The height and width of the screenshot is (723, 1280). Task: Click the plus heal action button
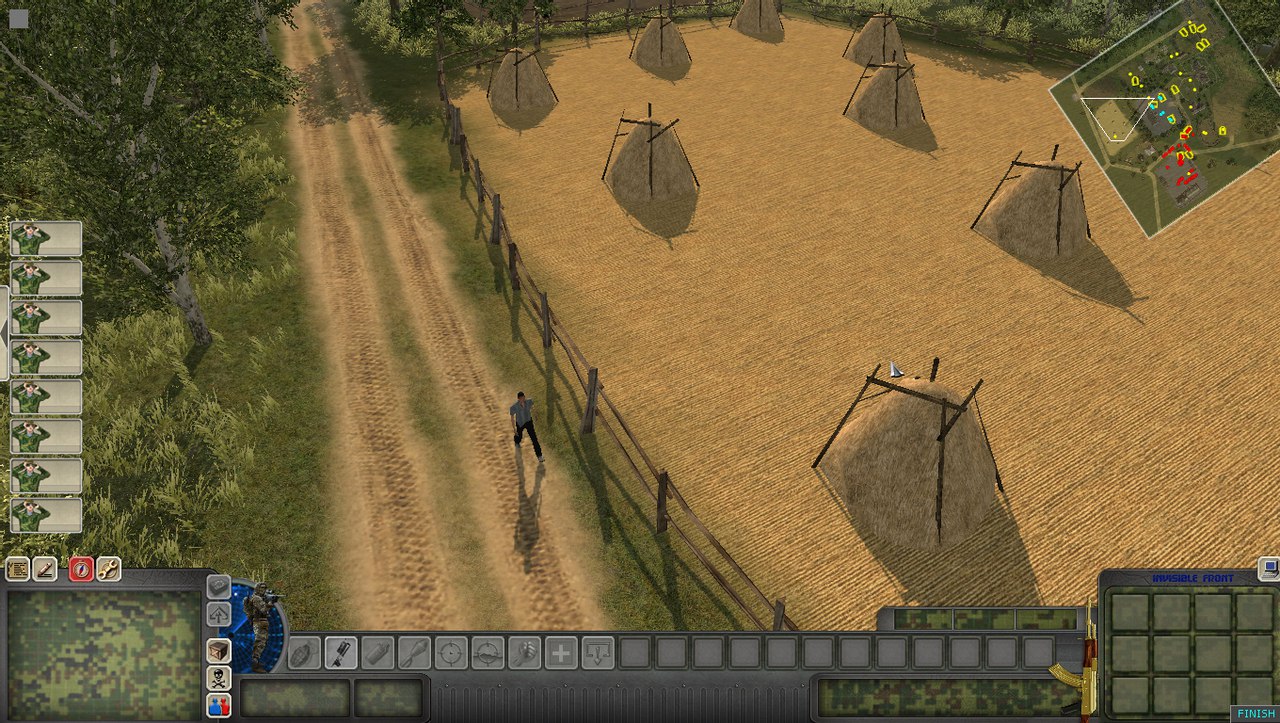click(x=561, y=652)
